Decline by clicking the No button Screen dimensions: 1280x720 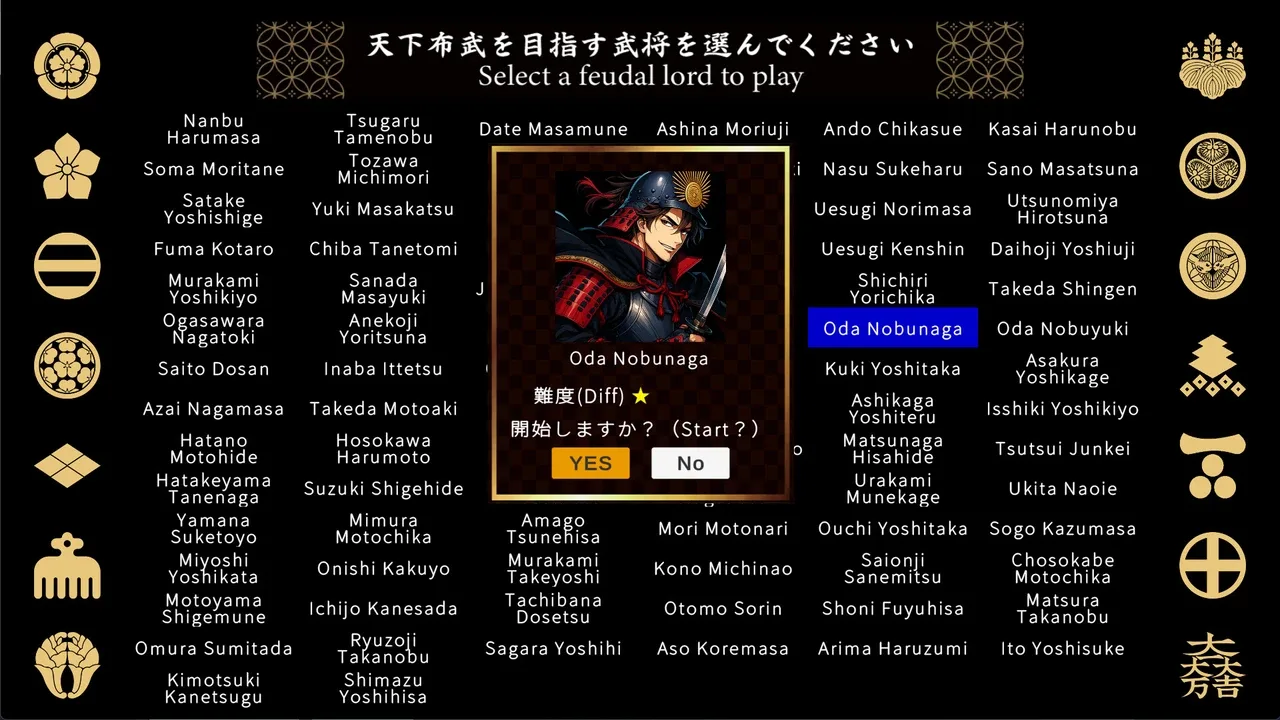[x=690, y=463]
